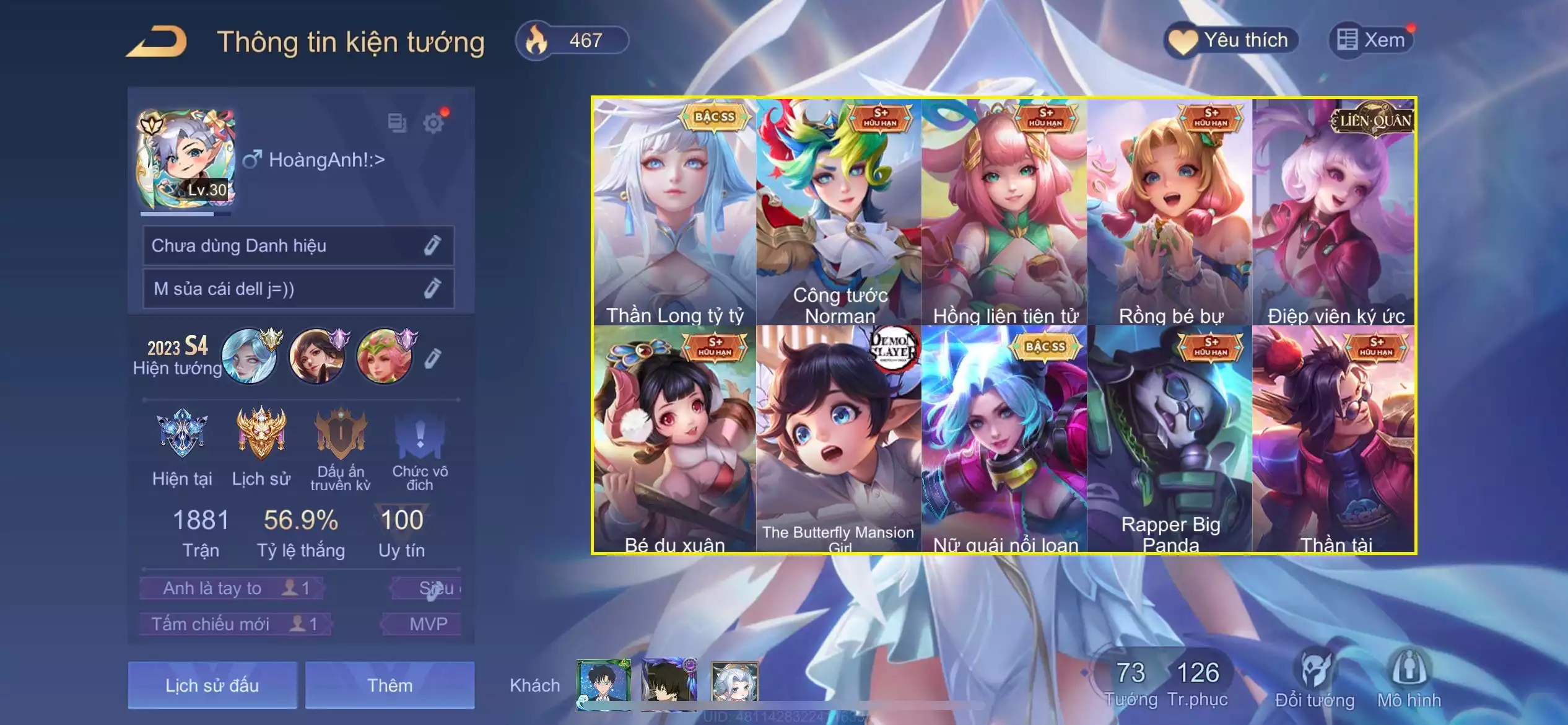1568x725 pixels.
Task: Select Thần Long tỷ tỷ skin card
Action: (674, 212)
